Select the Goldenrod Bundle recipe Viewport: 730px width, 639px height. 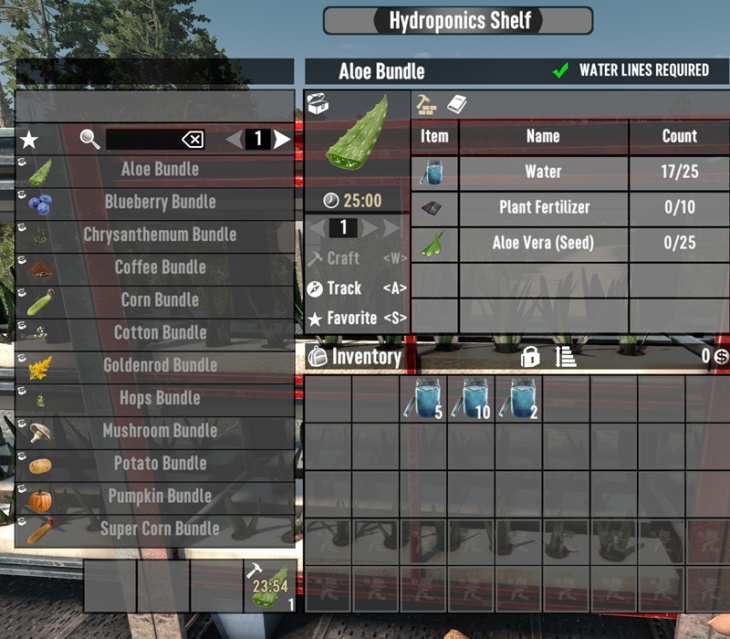158,365
